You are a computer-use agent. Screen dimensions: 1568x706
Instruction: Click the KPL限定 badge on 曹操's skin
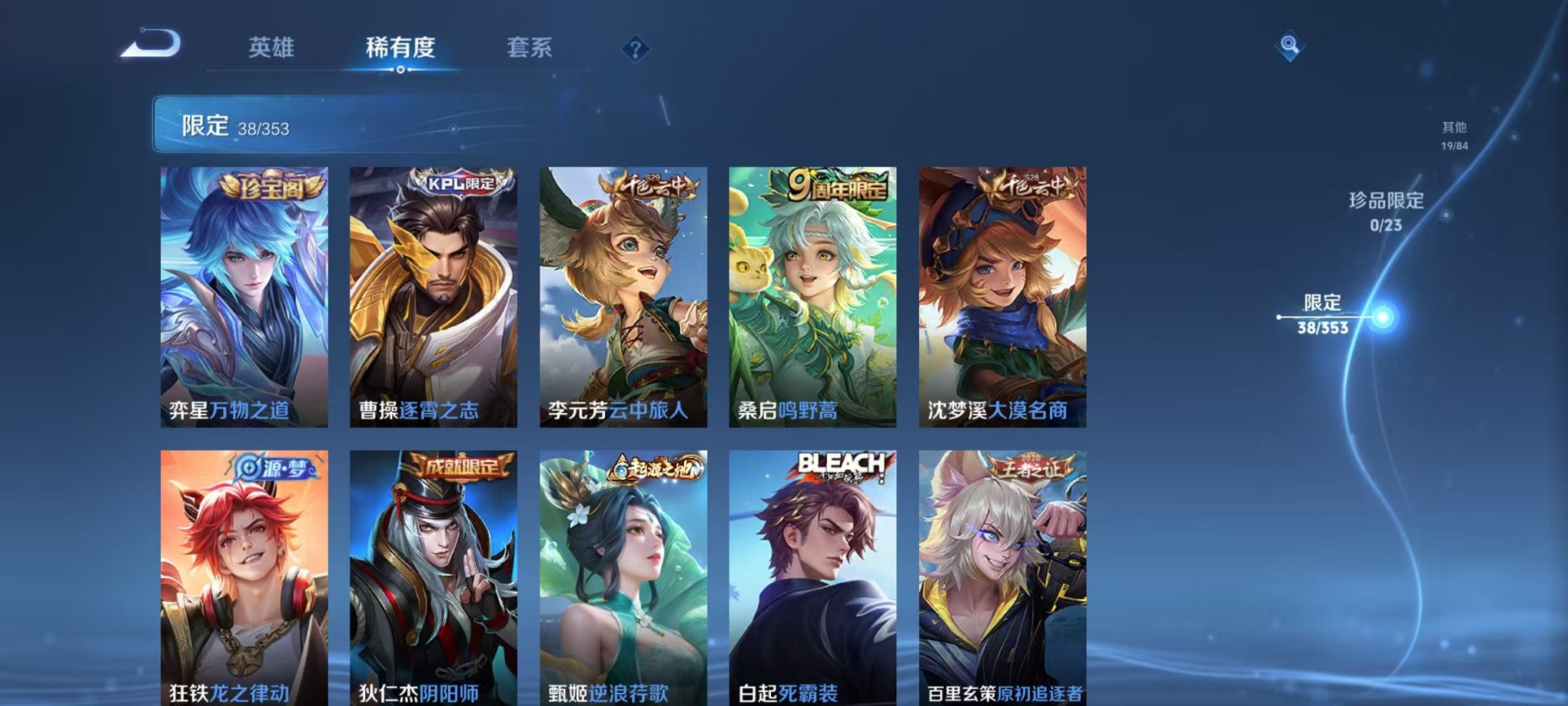[x=462, y=184]
